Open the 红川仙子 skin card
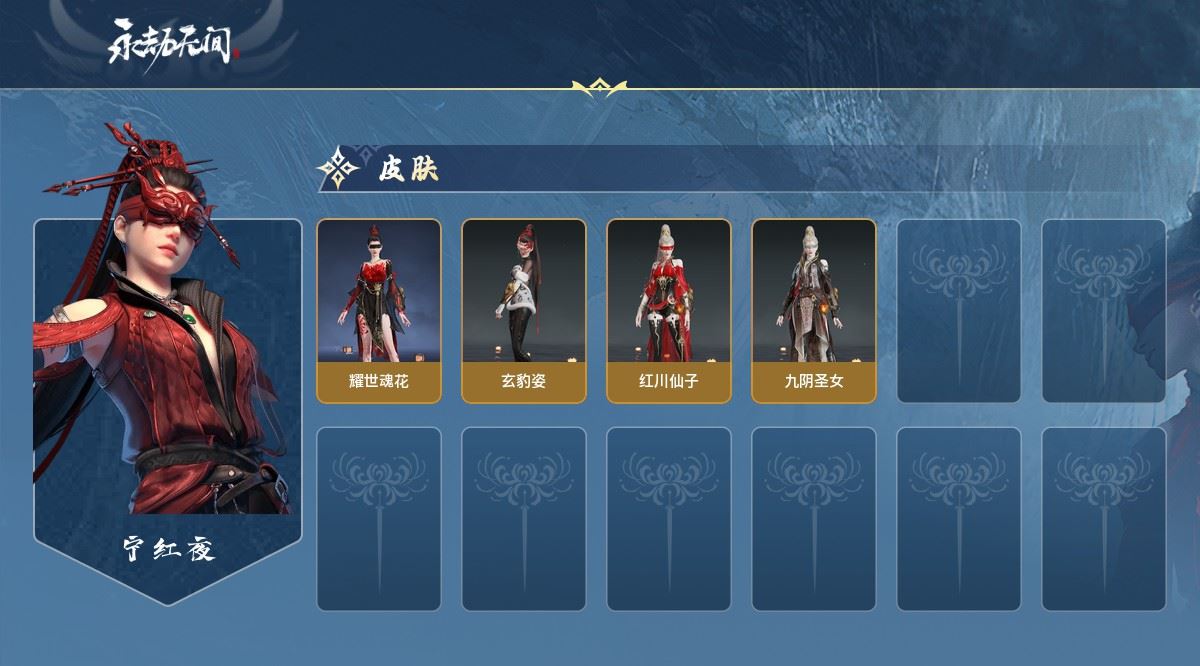Image resolution: width=1200 pixels, height=666 pixels. pos(669,310)
